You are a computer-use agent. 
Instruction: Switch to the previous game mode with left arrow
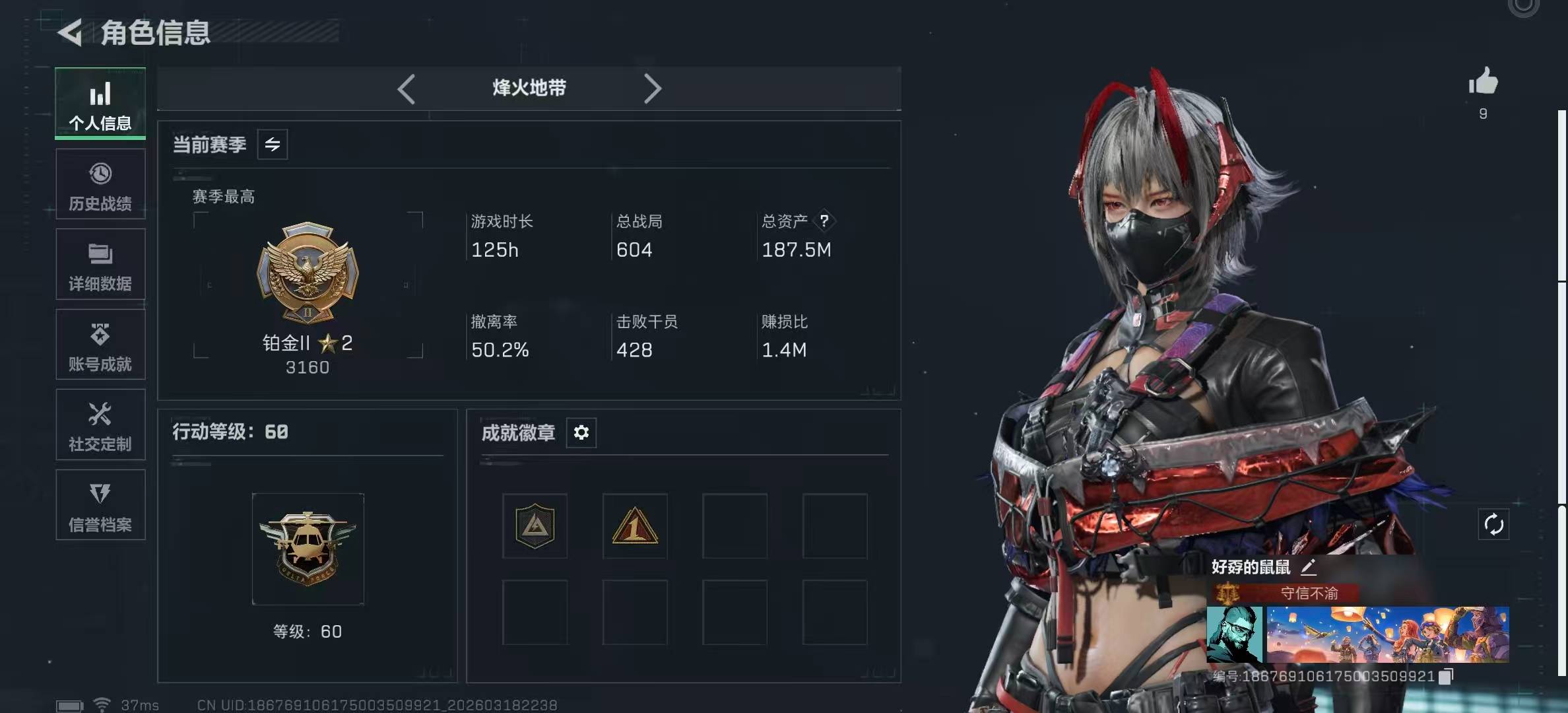click(407, 88)
